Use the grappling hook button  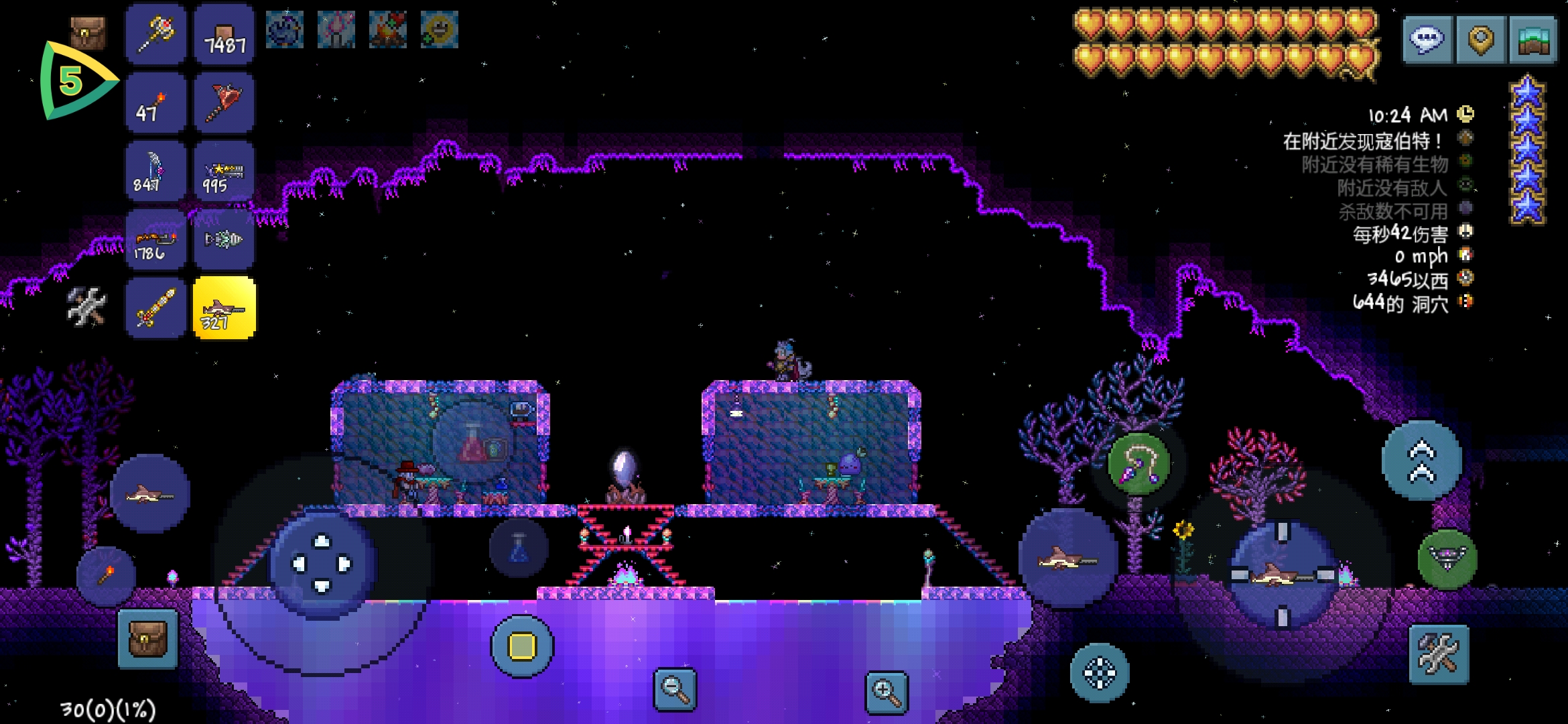(1138, 464)
